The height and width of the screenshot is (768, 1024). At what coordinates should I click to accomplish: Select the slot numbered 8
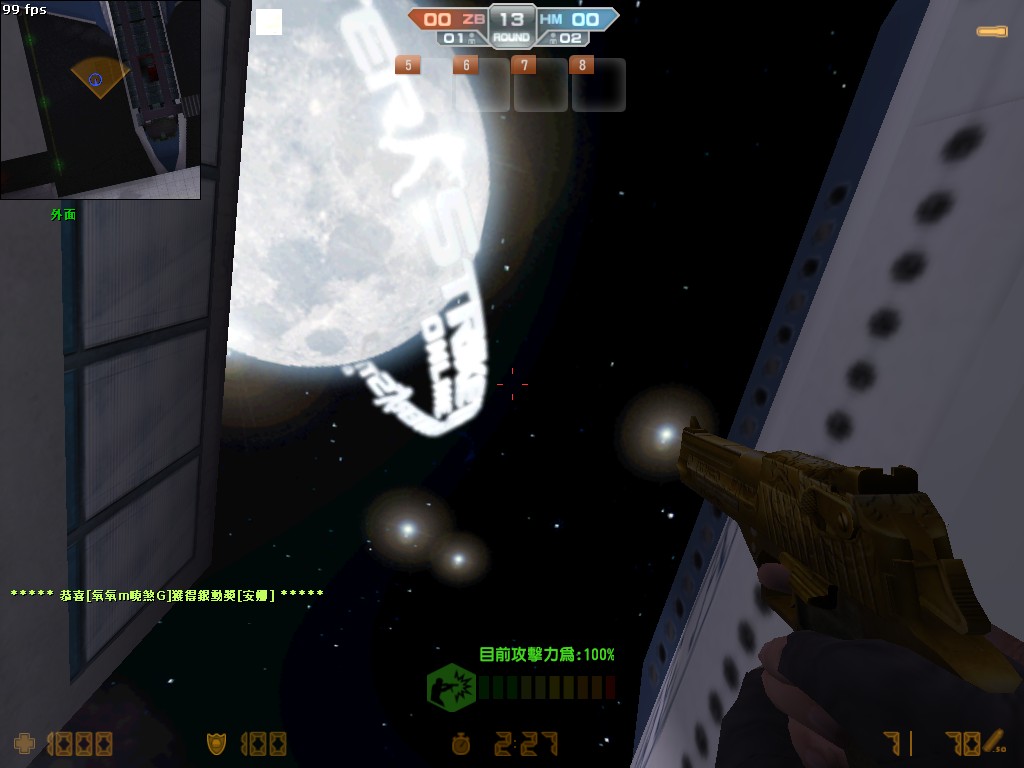[x=599, y=84]
